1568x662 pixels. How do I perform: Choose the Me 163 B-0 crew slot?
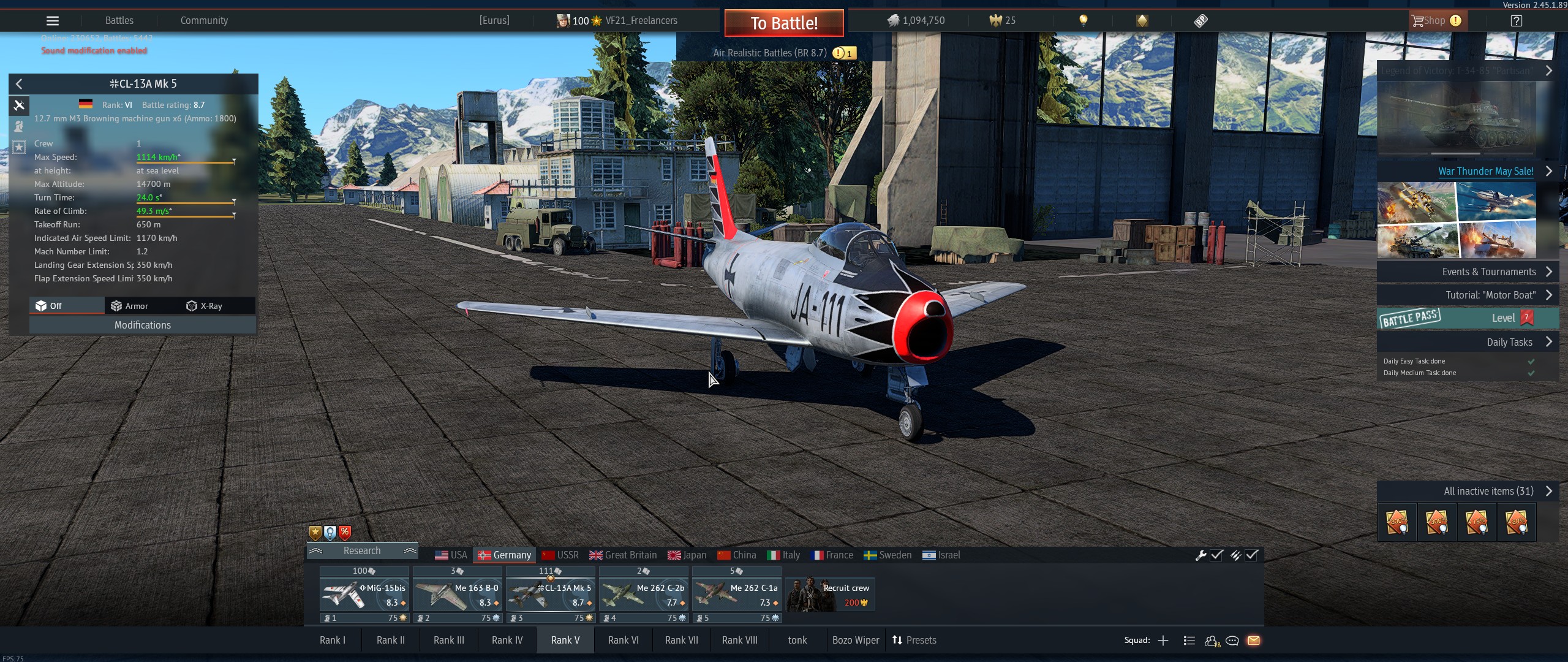coord(458,595)
